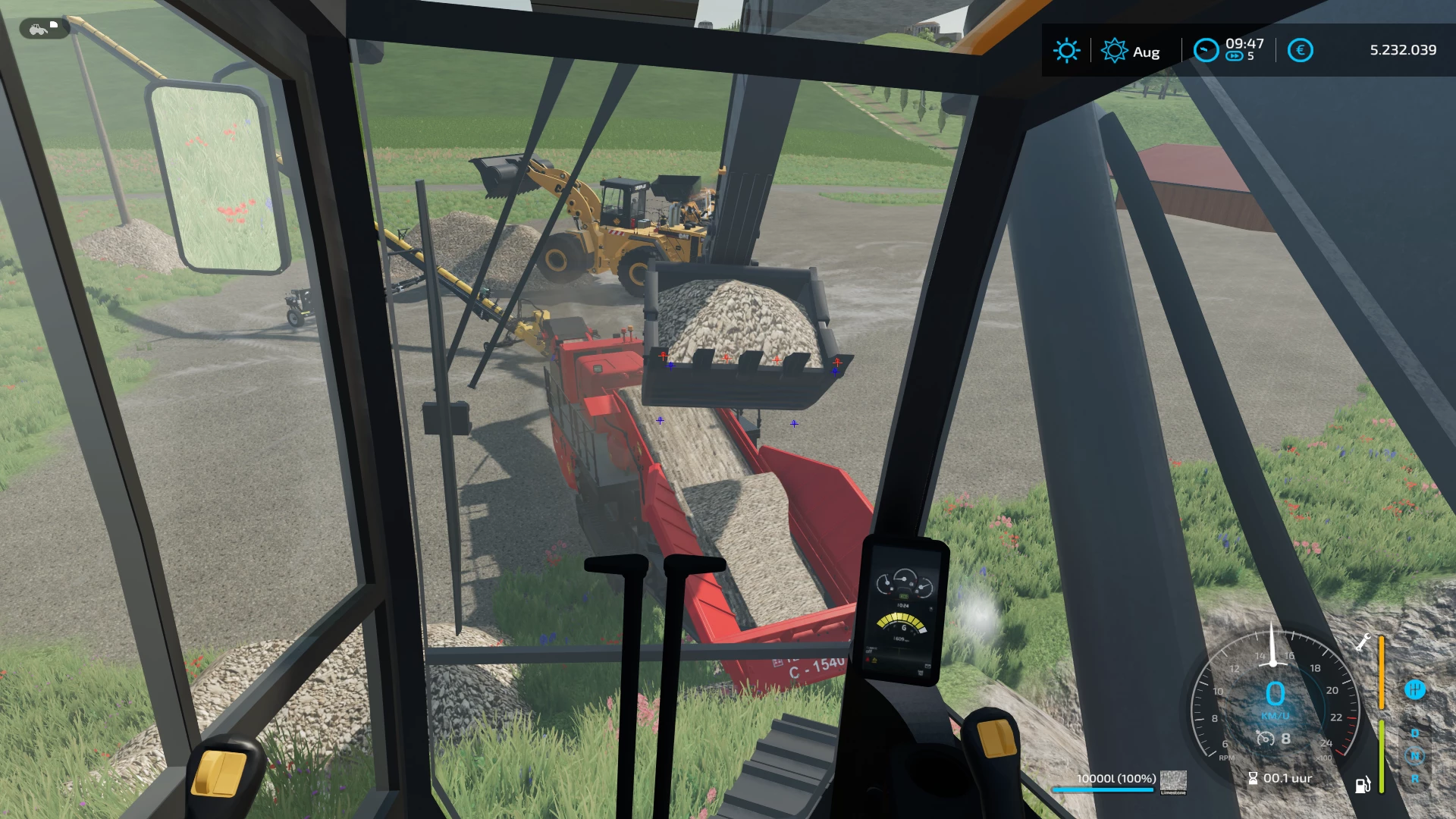Click the clock time-scale icon

[x=1205, y=50]
